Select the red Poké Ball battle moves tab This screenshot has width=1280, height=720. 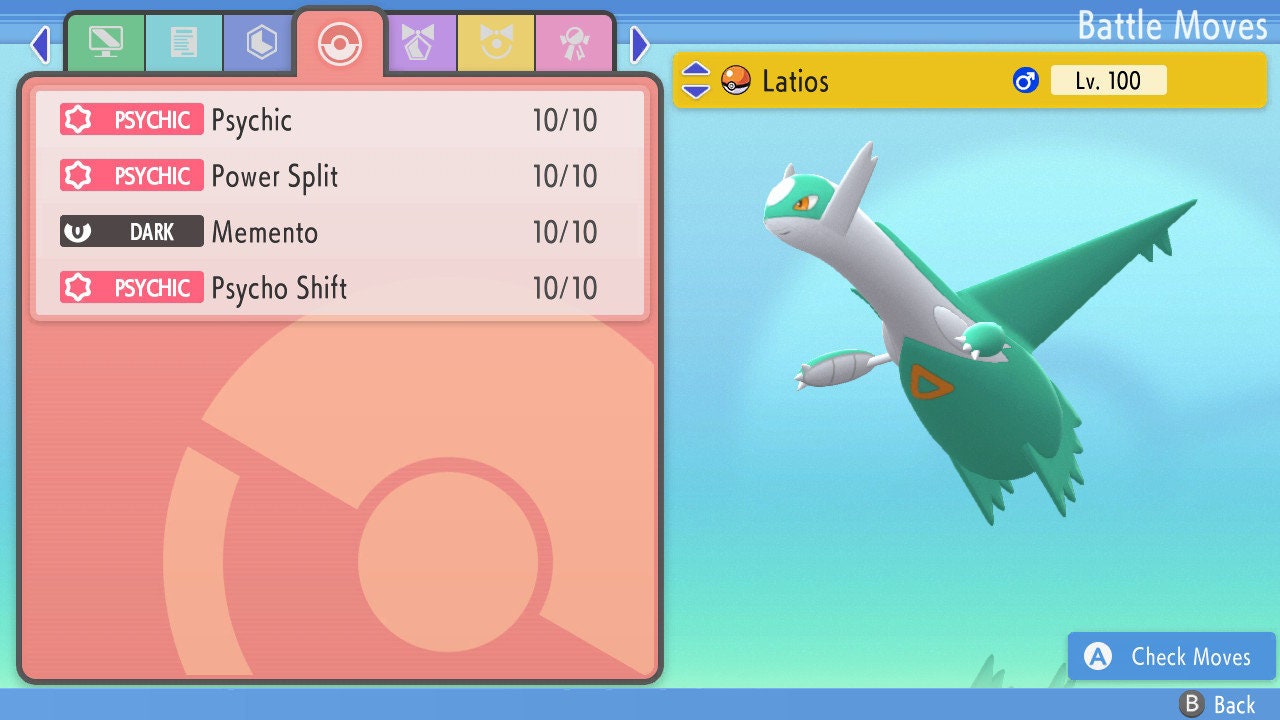click(339, 43)
